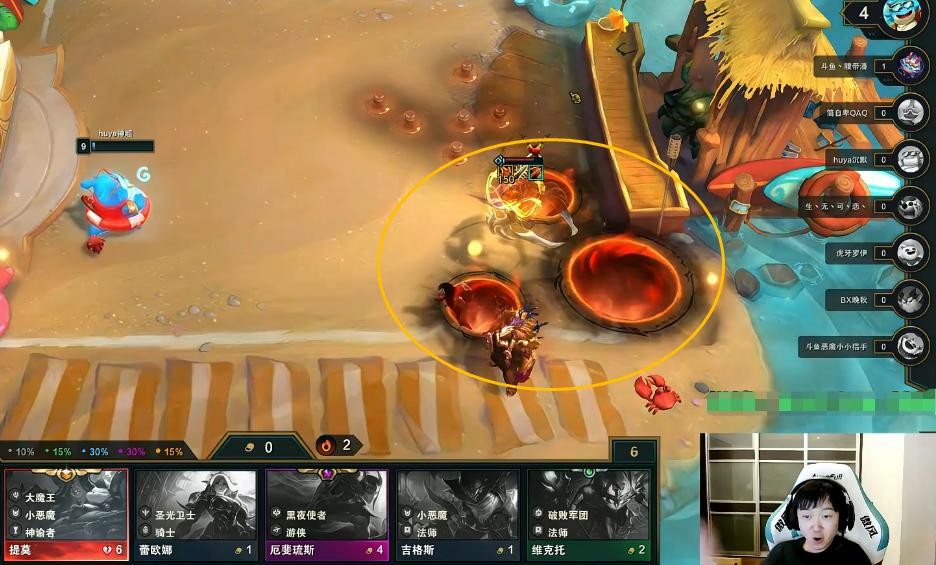Viewport: 936px width, 565px height.
Task: Open 简自卑QAQ's board from the player list
Action: tap(911, 113)
